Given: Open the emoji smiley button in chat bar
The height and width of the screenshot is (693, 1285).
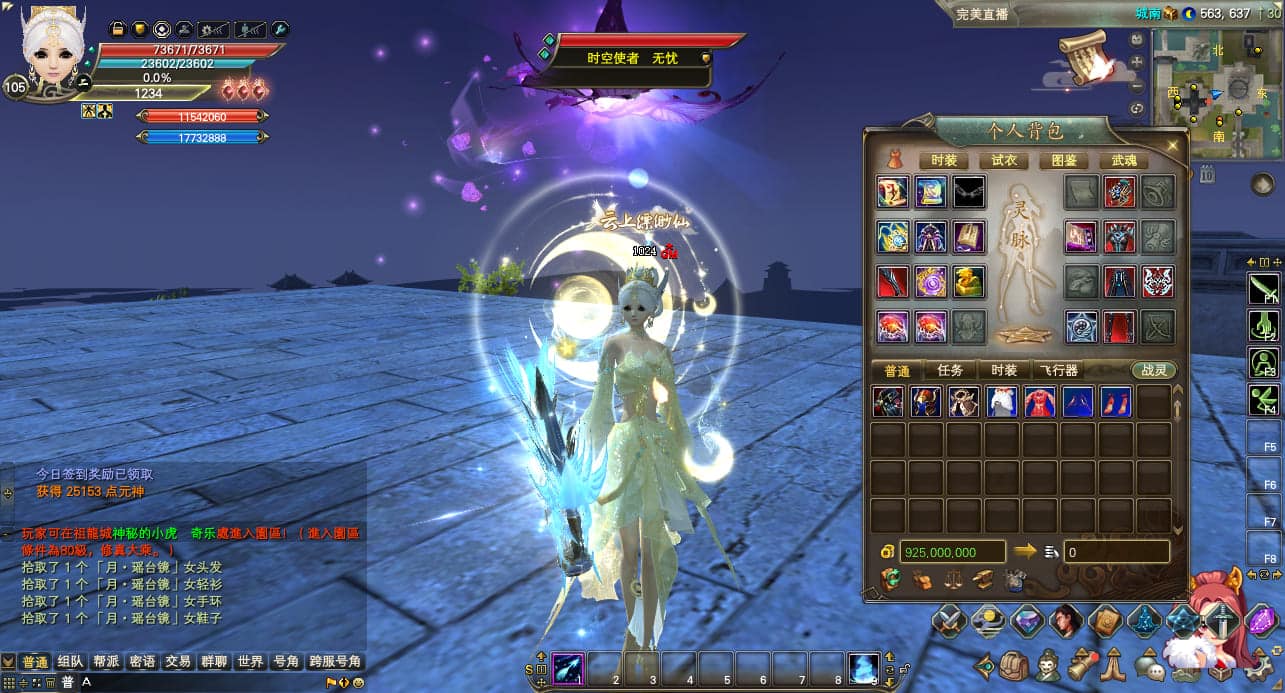Looking at the screenshot, I should coord(358,683).
